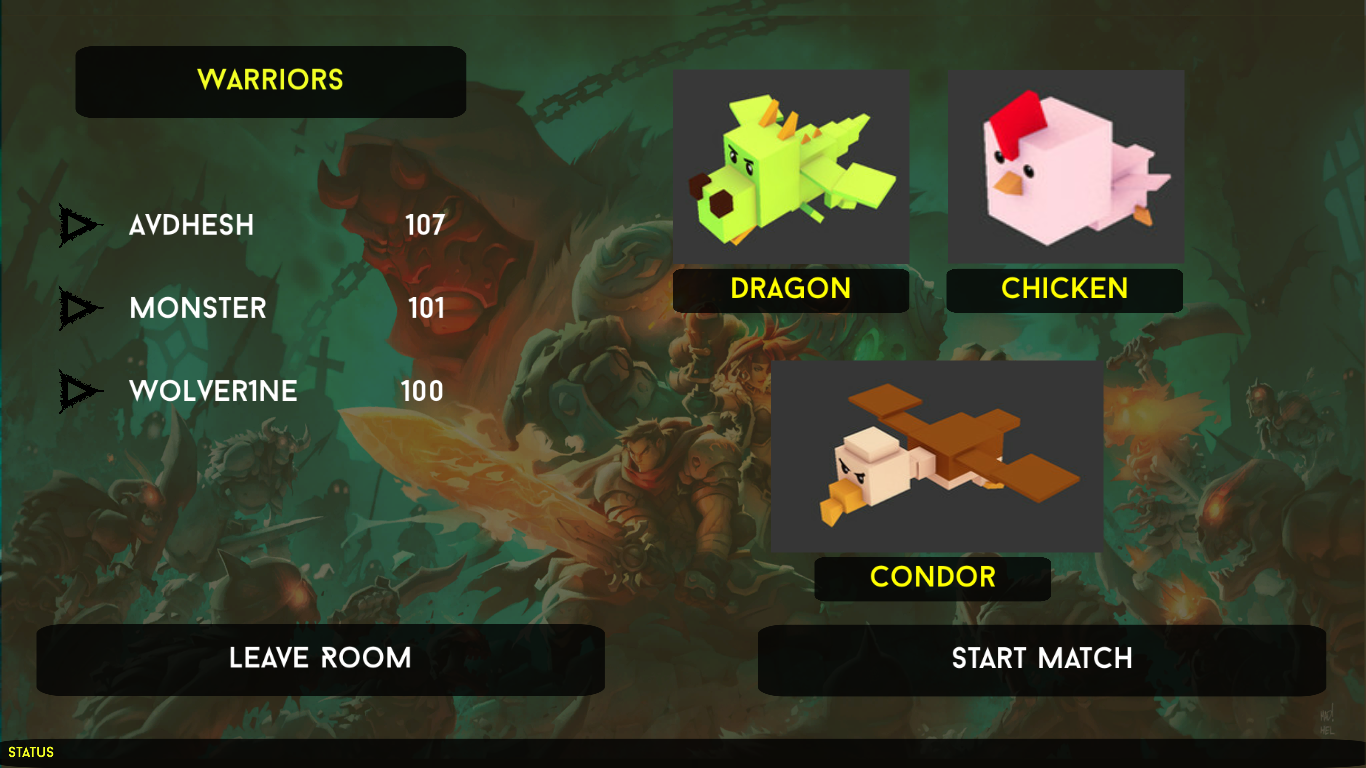The image size is (1366, 768).
Task: Select player Wolver1ne in the warriors list
Action: click(213, 391)
